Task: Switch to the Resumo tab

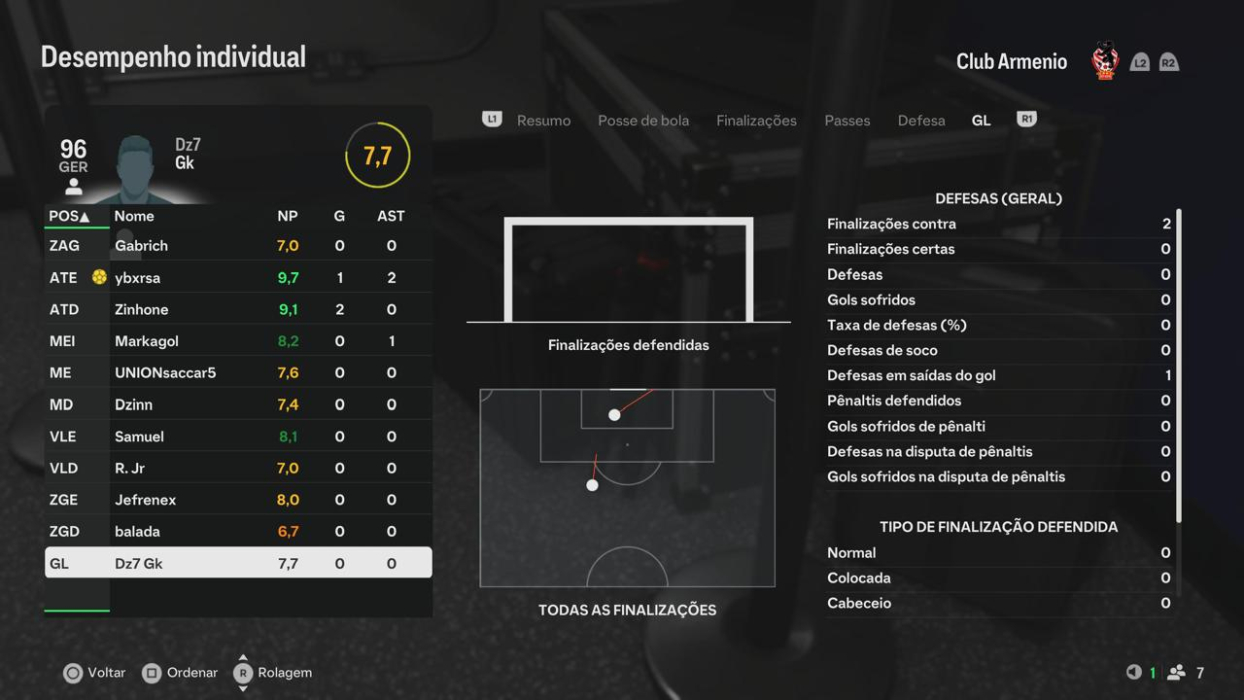Action: point(543,121)
